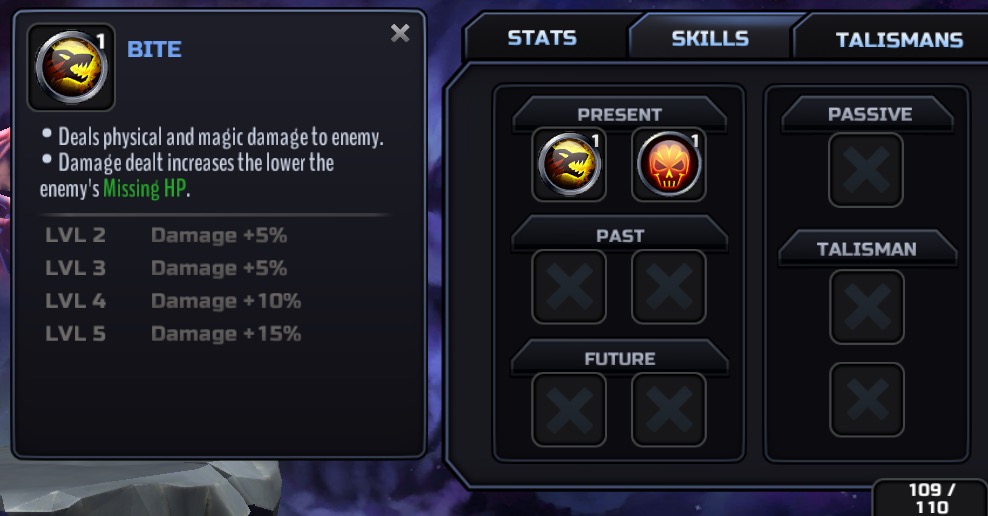Close the Bite skill tooltip
This screenshot has height=516, width=988.
click(x=400, y=34)
